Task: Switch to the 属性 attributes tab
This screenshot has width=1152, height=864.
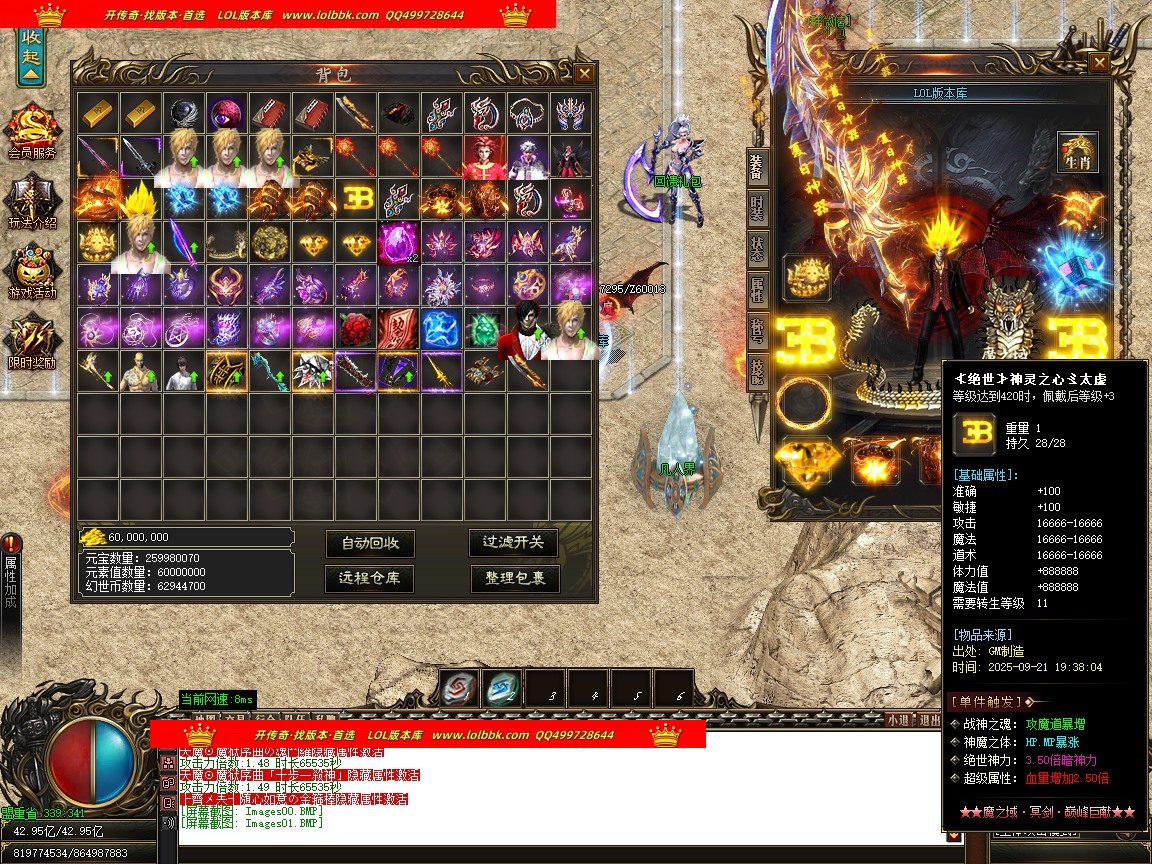Action: pos(758,295)
